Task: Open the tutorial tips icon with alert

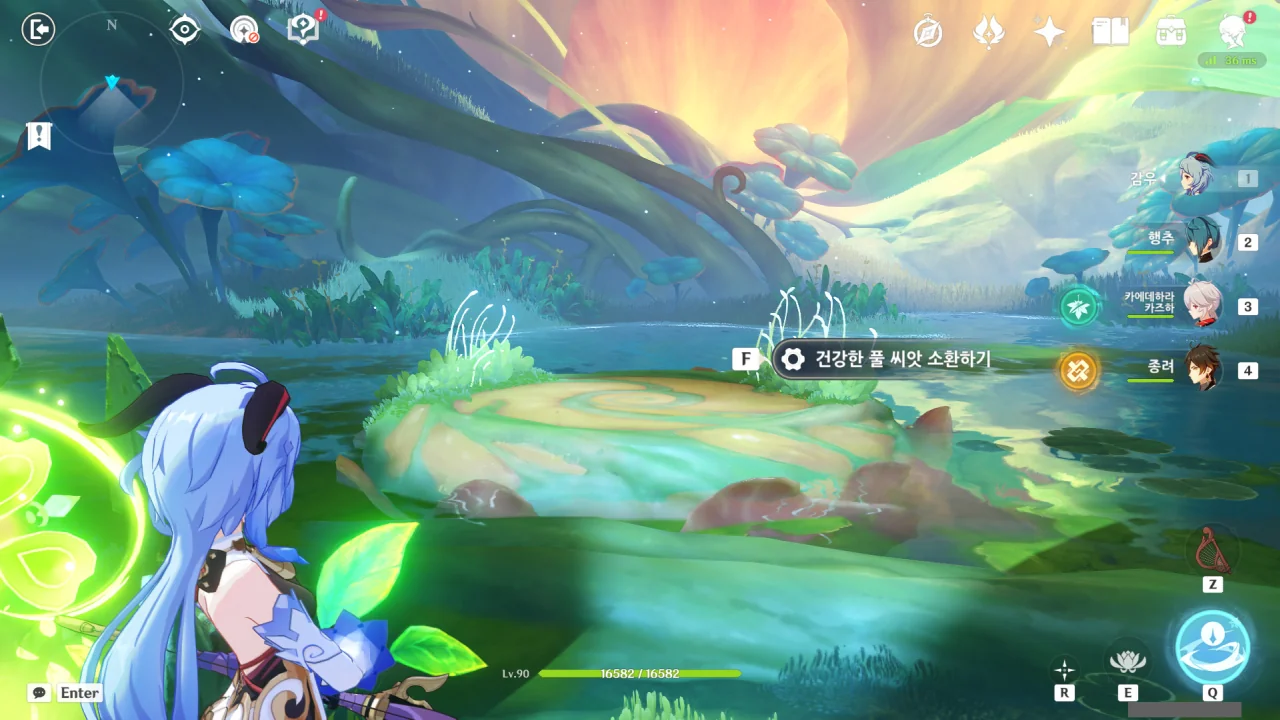Action: tap(302, 30)
